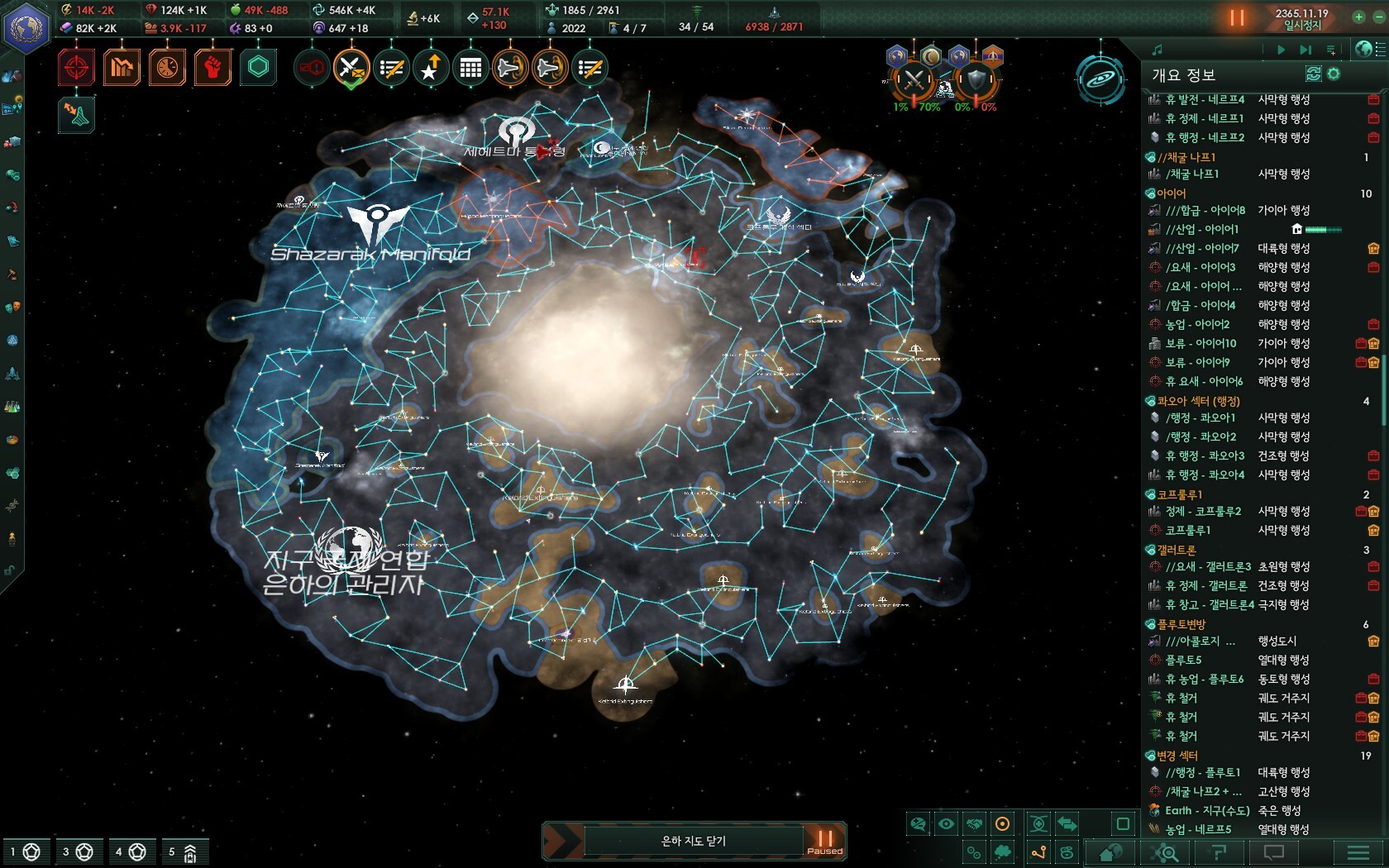Image resolution: width=1389 pixels, height=868 pixels.
Task: Open the main hamburger menu
Action: point(1358,852)
